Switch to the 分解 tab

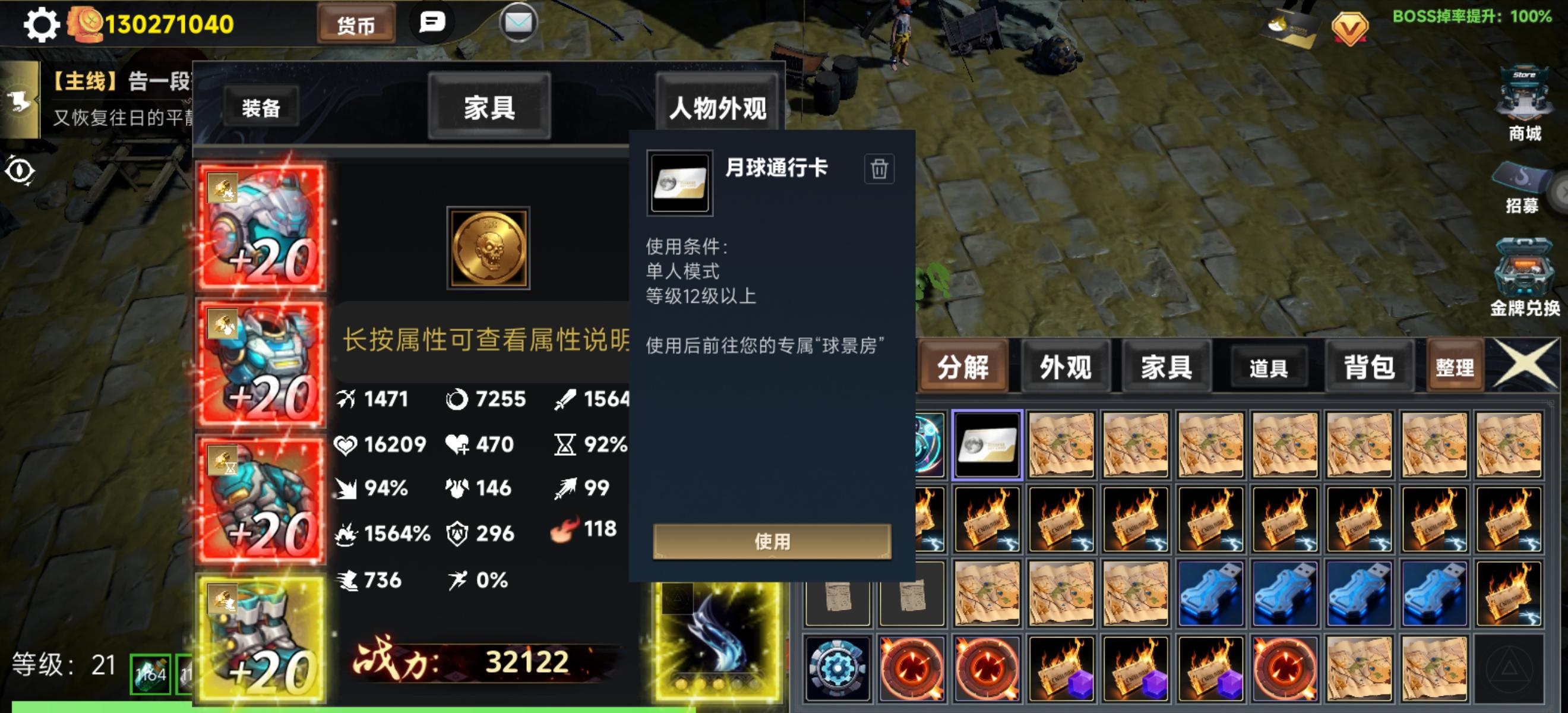(x=962, y=366)
